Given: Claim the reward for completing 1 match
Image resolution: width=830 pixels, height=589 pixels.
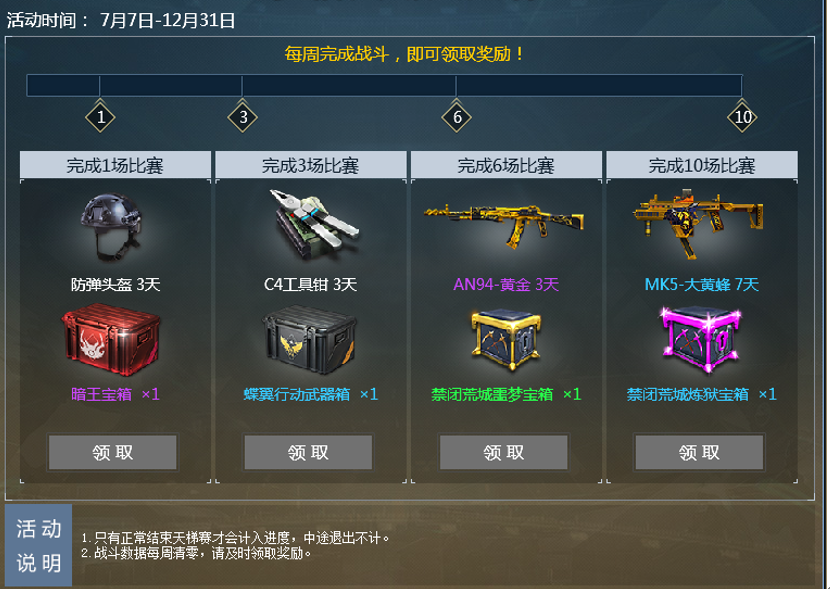Looking at the screenshot, I should click(x=113, y=452).
